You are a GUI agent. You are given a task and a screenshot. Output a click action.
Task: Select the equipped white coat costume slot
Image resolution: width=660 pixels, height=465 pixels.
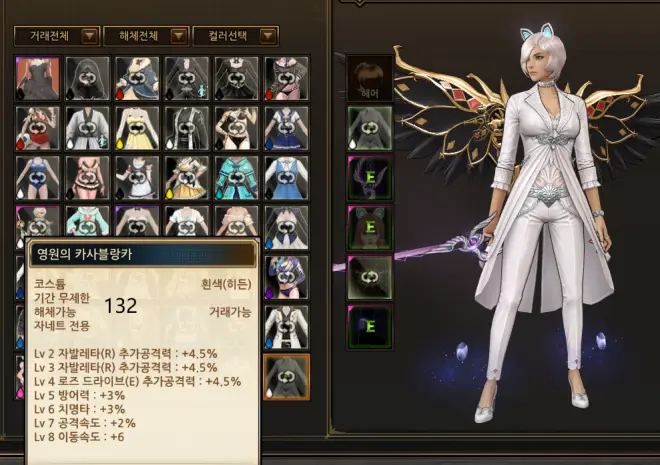(x=368, y=128)
